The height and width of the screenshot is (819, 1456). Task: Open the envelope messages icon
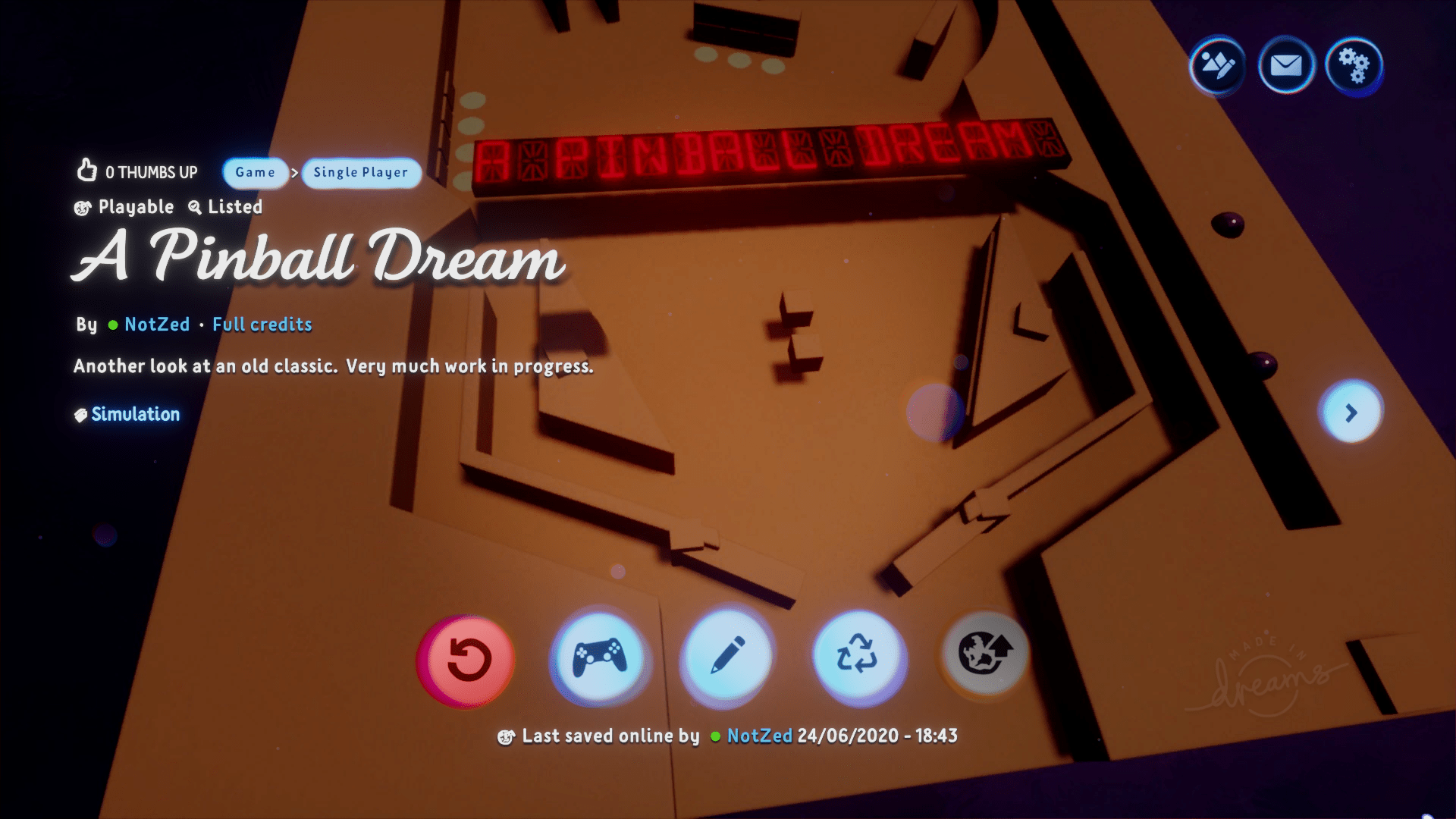pos(1286,66)
